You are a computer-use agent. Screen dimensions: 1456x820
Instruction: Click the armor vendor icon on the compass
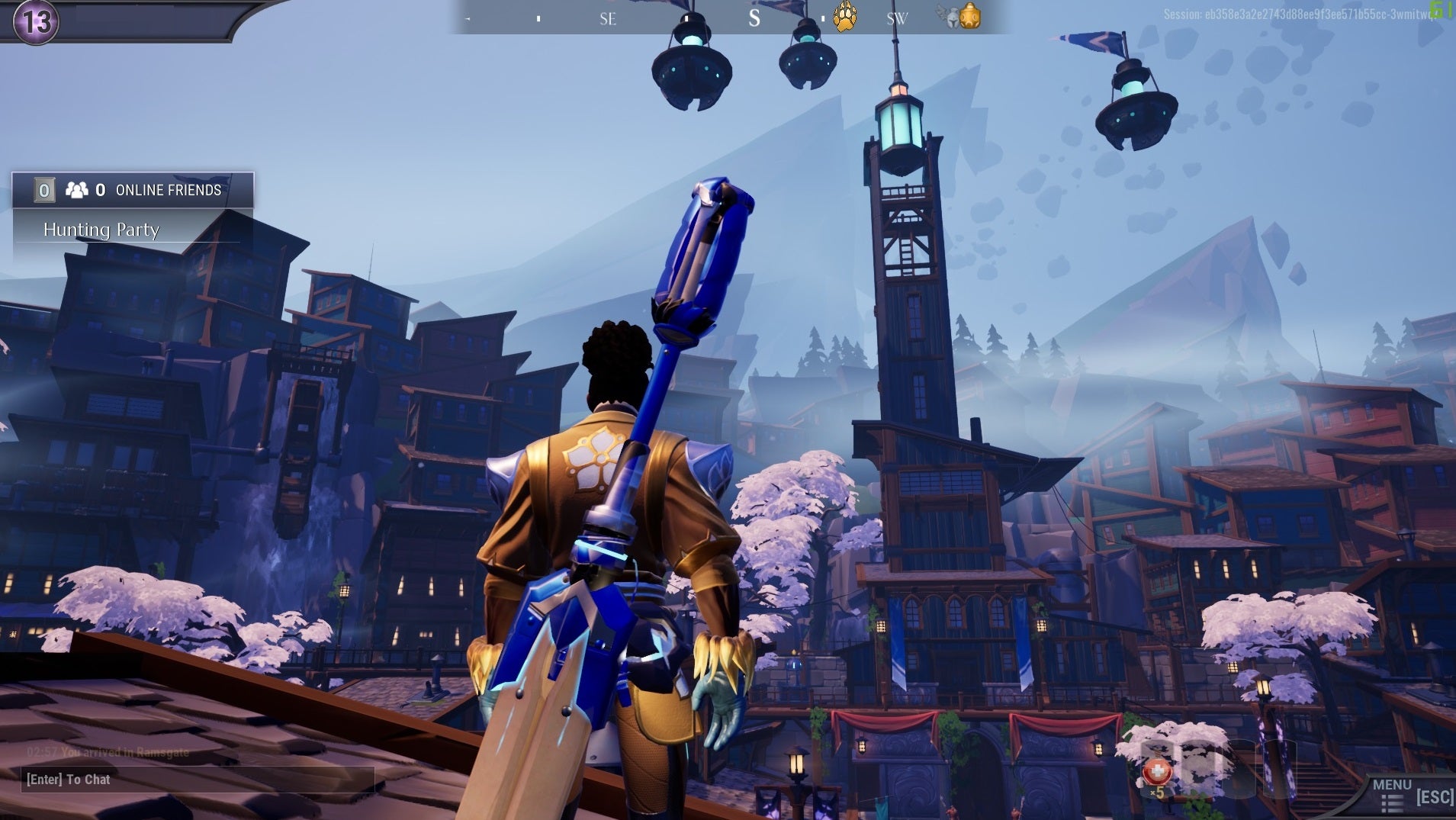point(953,18)
